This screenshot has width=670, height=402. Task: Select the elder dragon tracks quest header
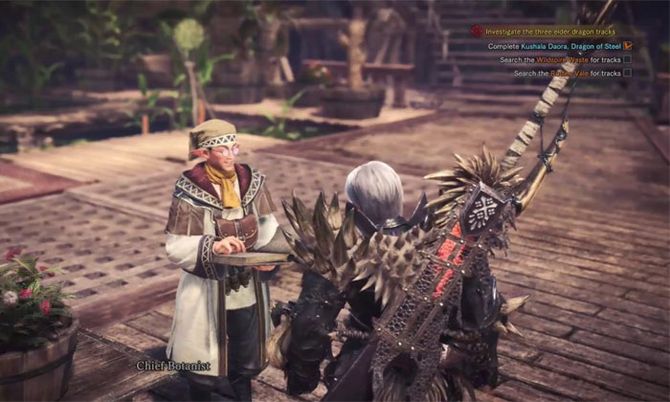(x=548, y=31)
